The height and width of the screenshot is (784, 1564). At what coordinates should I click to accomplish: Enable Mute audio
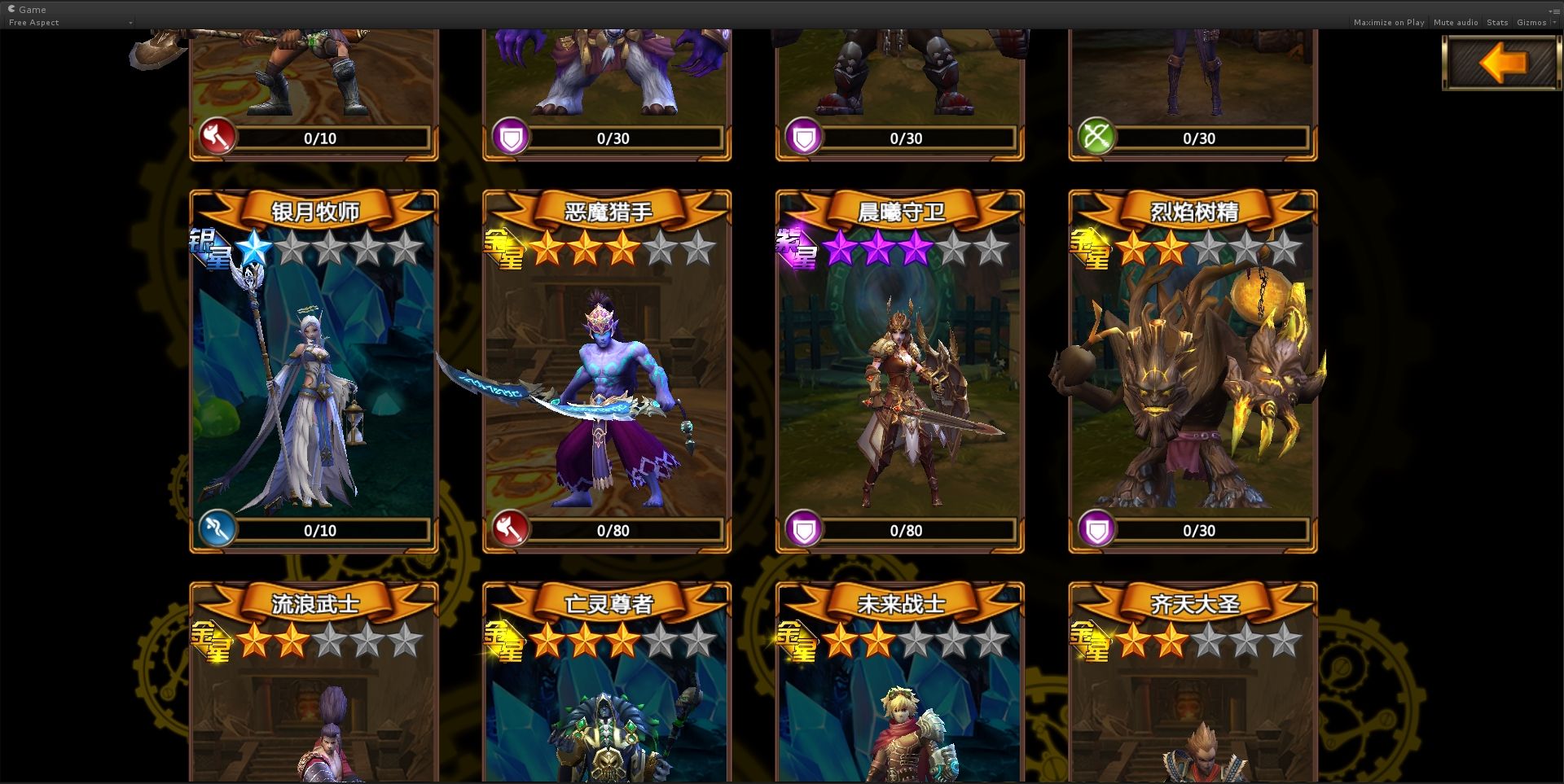(x=1455, y=22)
